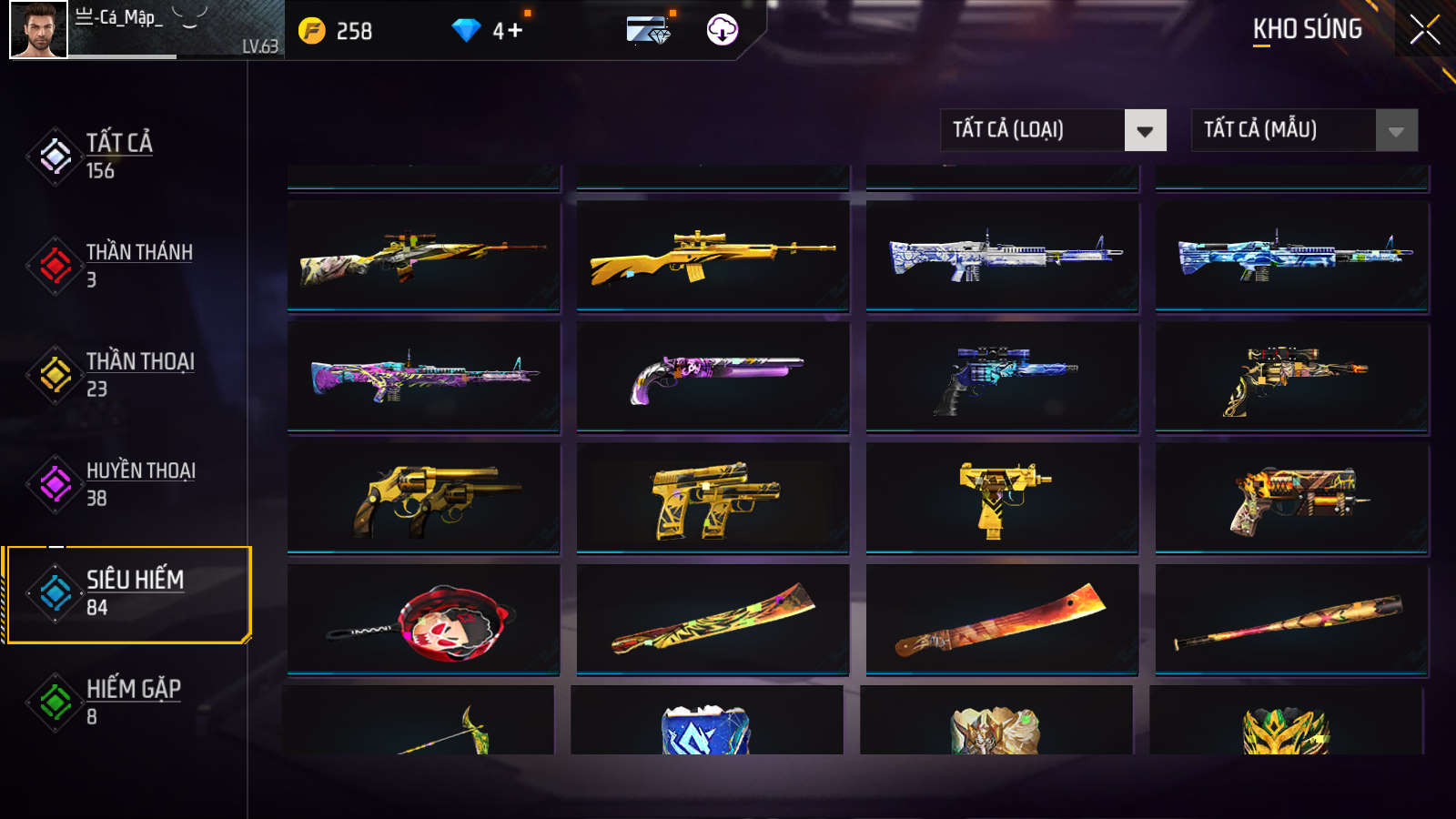Pick the purple double-barrel shotgun skin
Viewport: 1456px width, 819px height.
click(x=713, y=376)
